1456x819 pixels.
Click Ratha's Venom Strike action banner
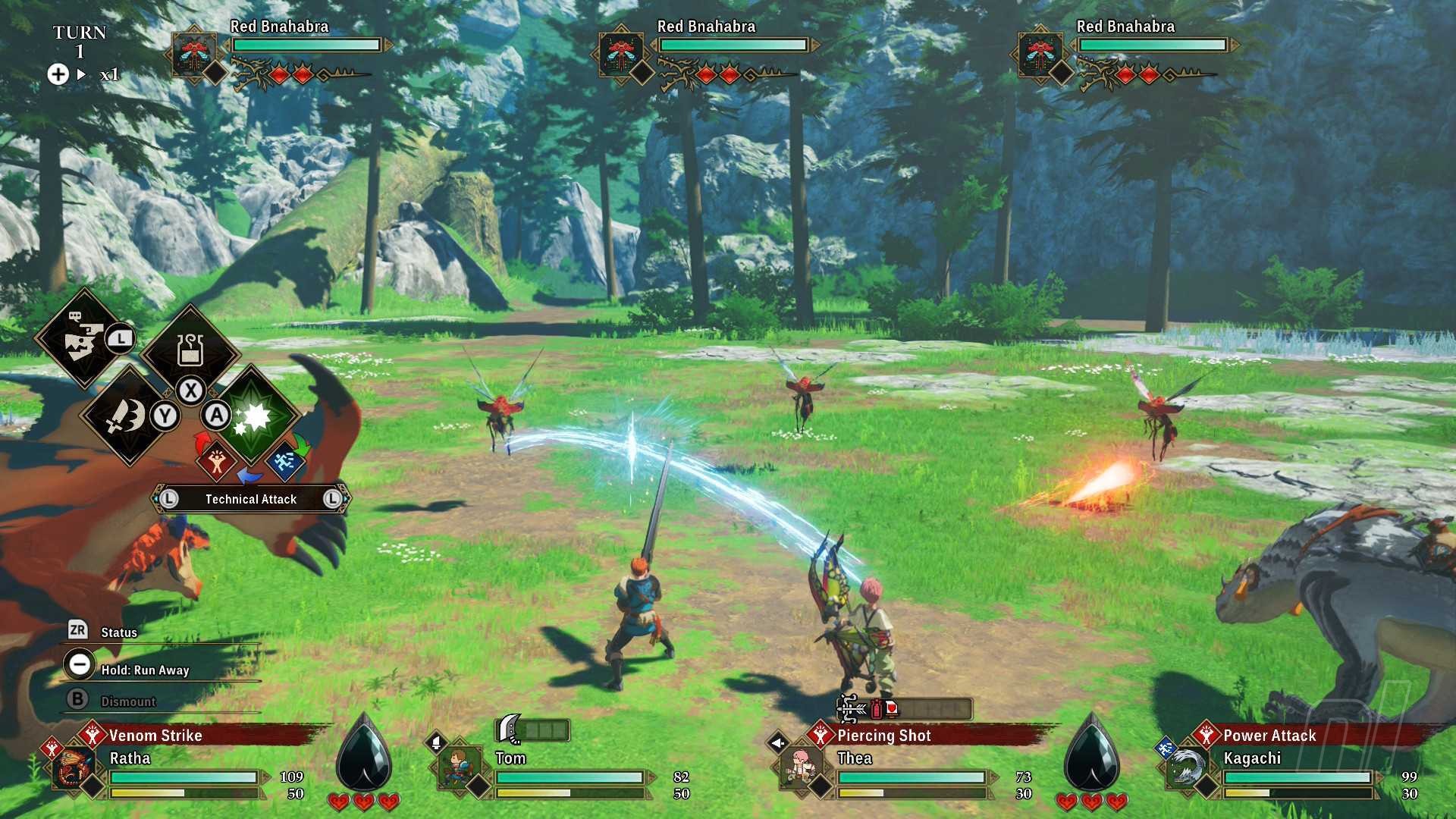[155, 735]
